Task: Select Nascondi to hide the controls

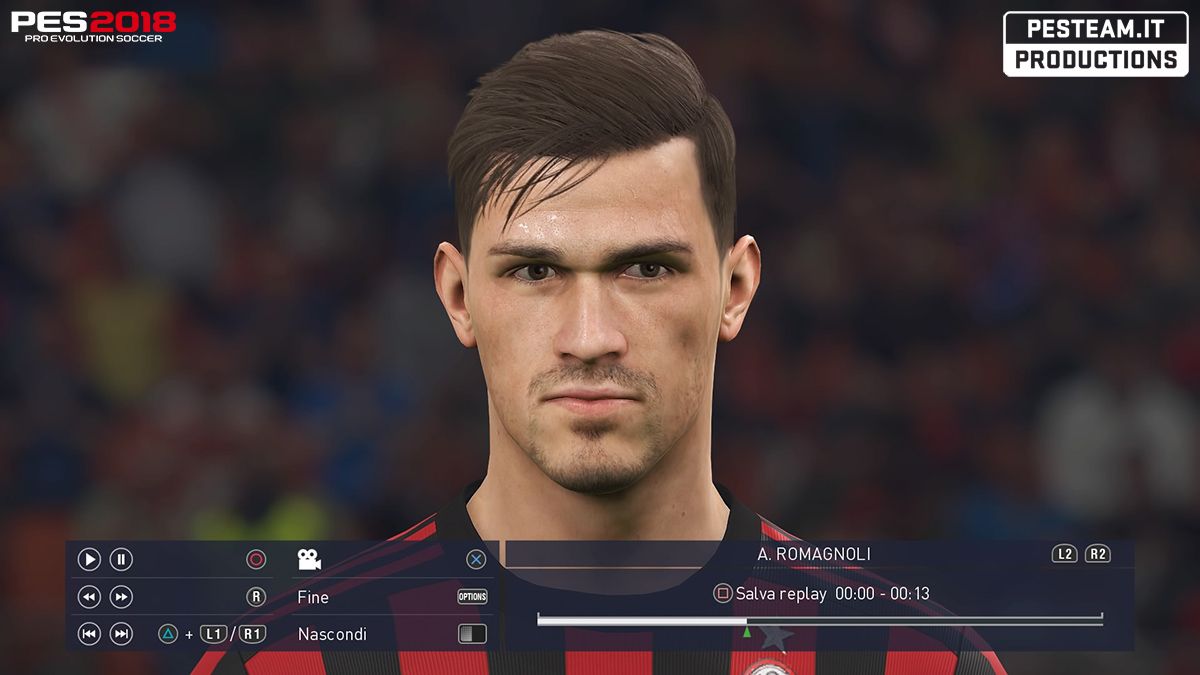Action: [332, 634]
